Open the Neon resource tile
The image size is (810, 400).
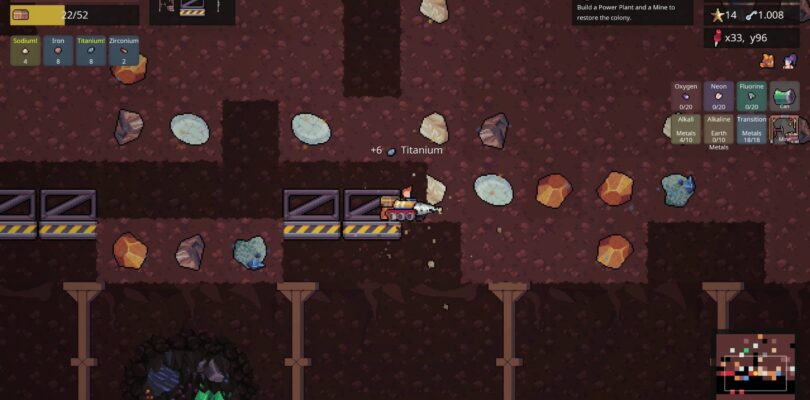pyautogui.click(x=719, y=96)
